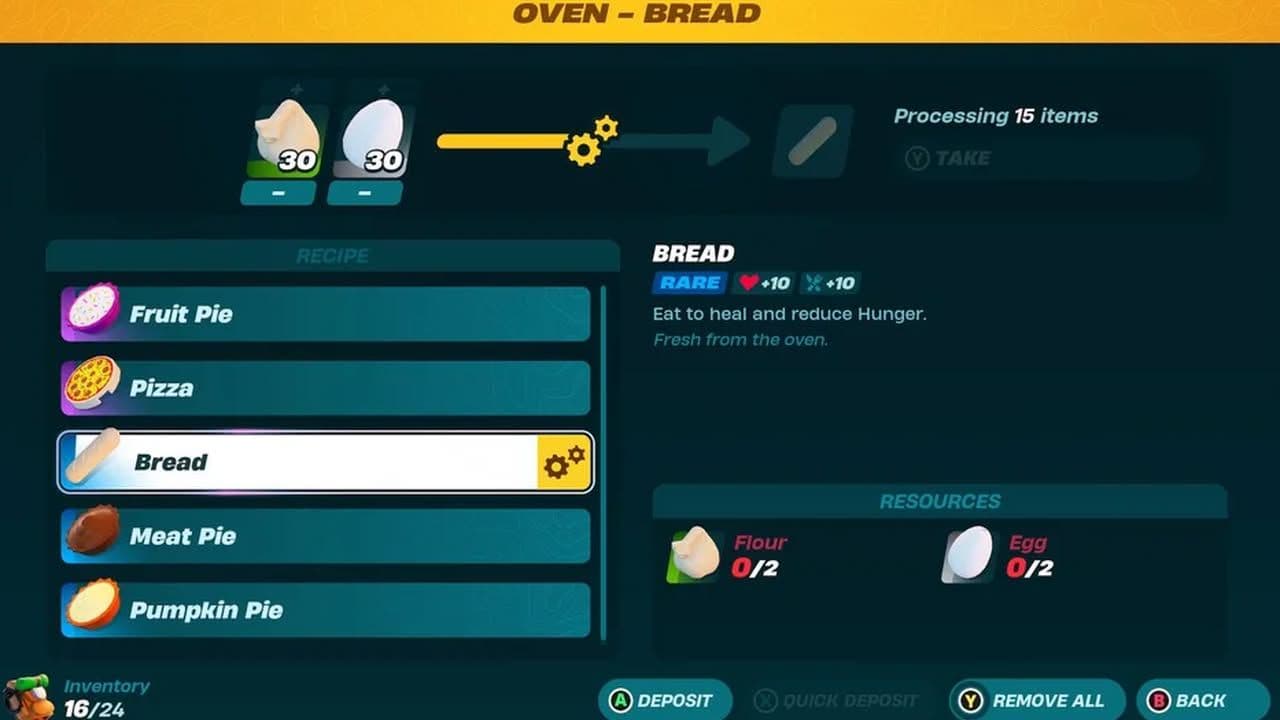Viewport: 1280px width, 720px height.
Task: Select the Fruit Pie recipe
Action: 326,314
